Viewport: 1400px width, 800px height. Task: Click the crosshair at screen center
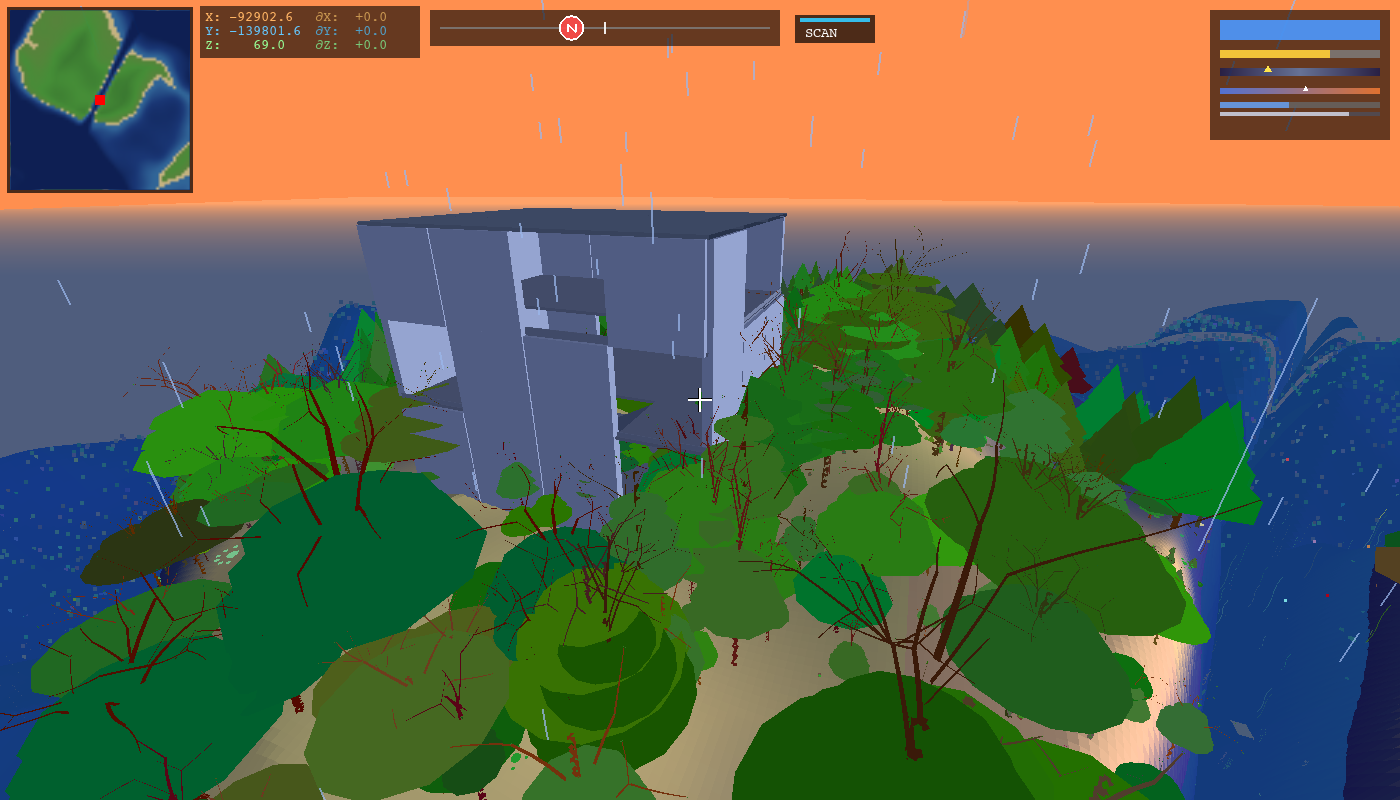click(x=700, y=399)
